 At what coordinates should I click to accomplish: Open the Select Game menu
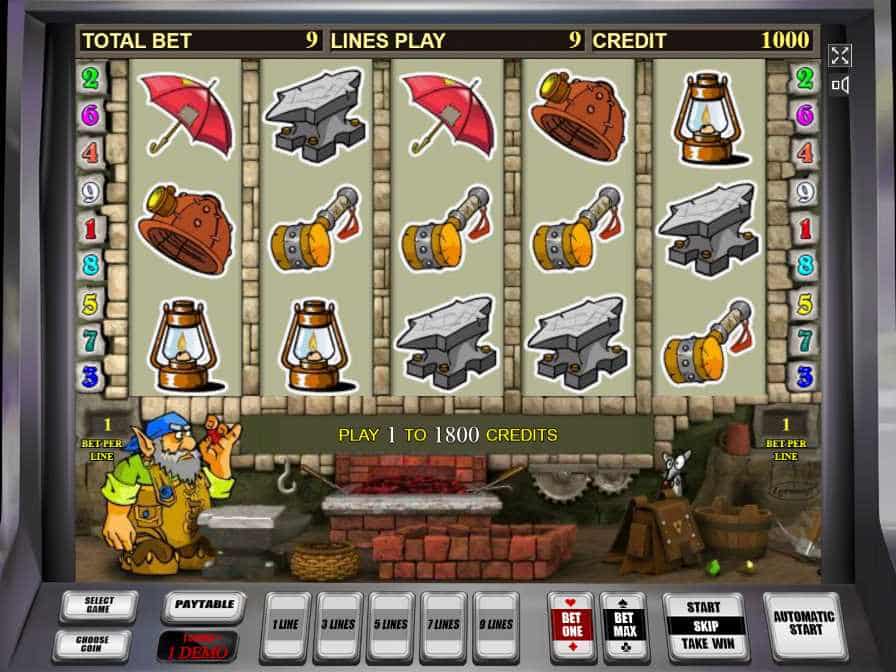pyautogui.click(x=98, y=606)
